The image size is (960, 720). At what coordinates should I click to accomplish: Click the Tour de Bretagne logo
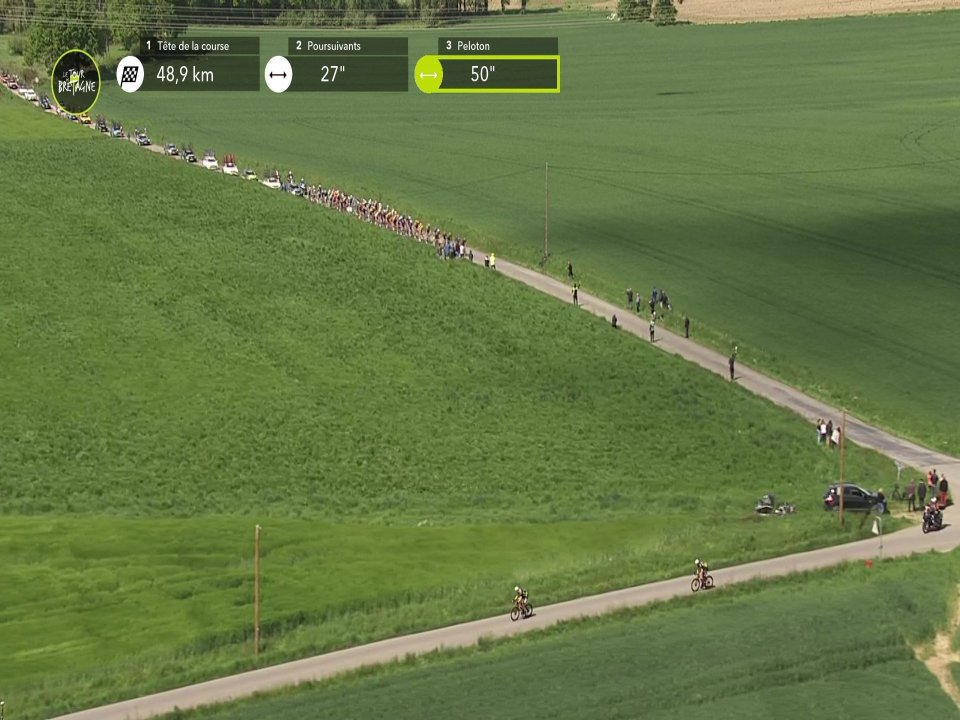[76, 81]
